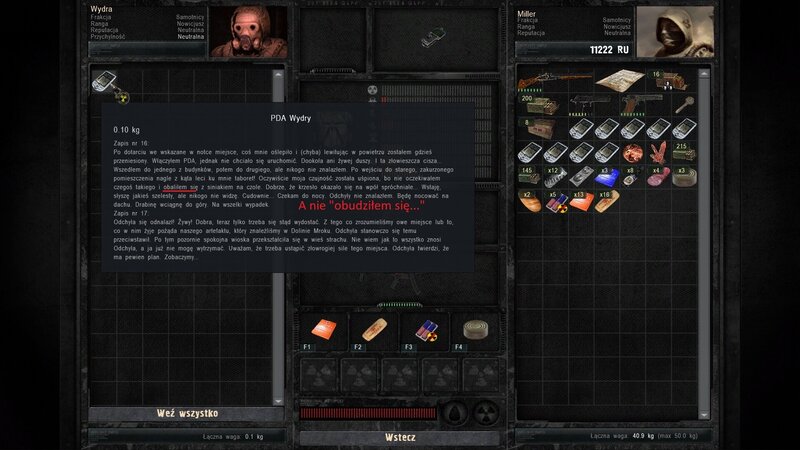Image resolution: width=800 pixels, height=450 pixels.
Task: Use the bandage in quick slot F2
Action: pyautogui.click(x=375, y=330)
